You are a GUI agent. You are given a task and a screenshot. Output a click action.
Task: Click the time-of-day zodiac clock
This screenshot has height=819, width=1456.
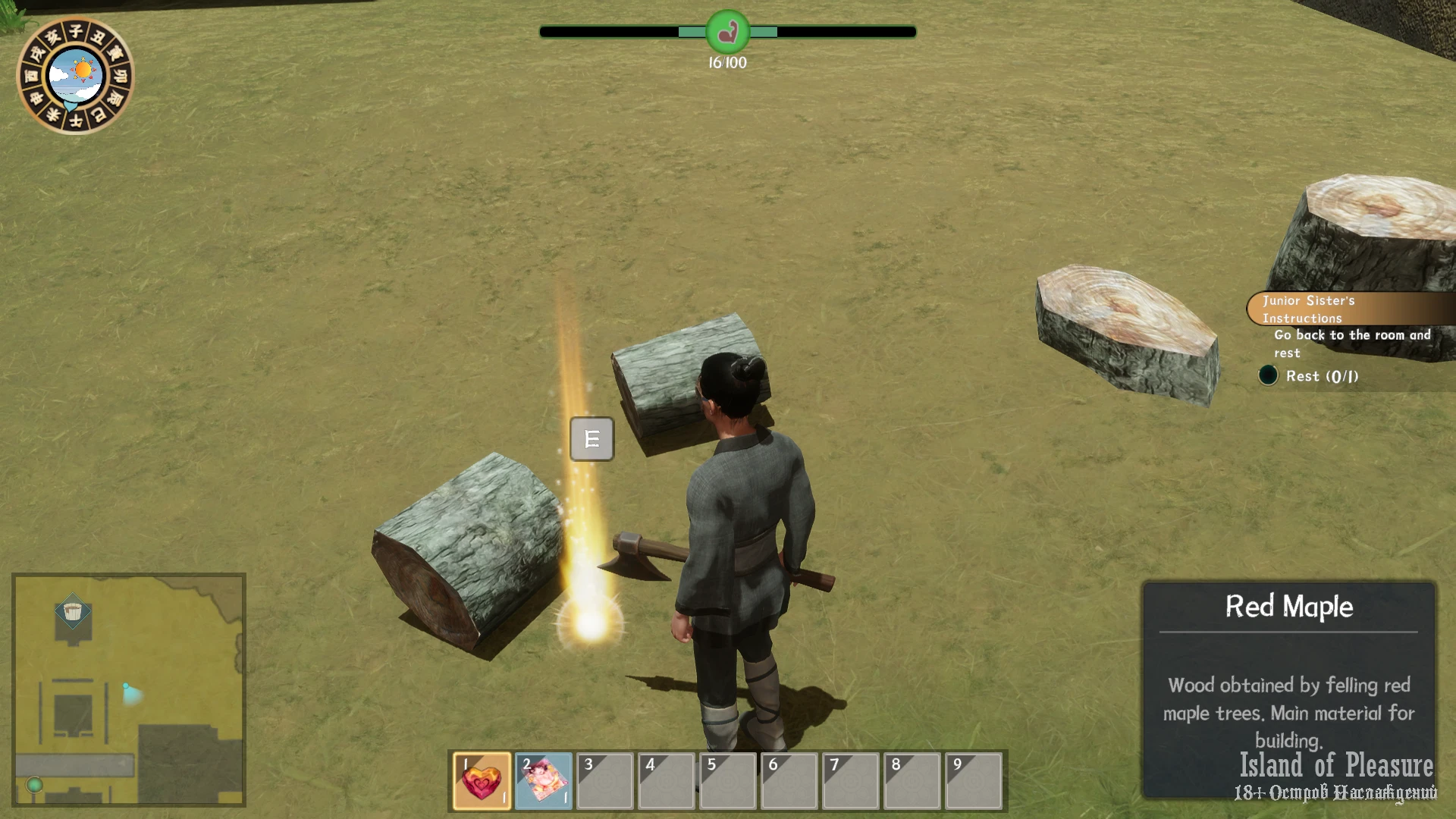pos(75,75)
